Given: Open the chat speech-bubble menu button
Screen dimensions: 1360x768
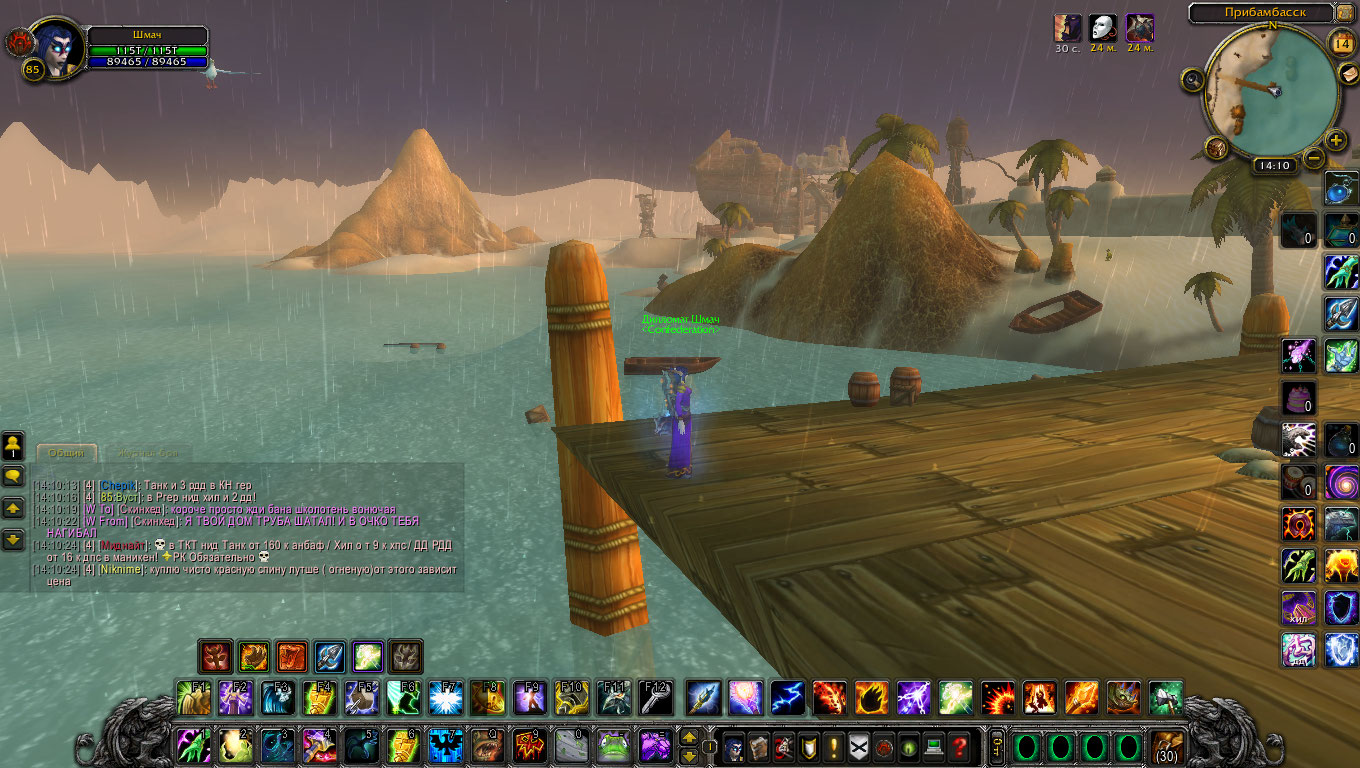Looking at the screenshot, I should click(14, 476).
